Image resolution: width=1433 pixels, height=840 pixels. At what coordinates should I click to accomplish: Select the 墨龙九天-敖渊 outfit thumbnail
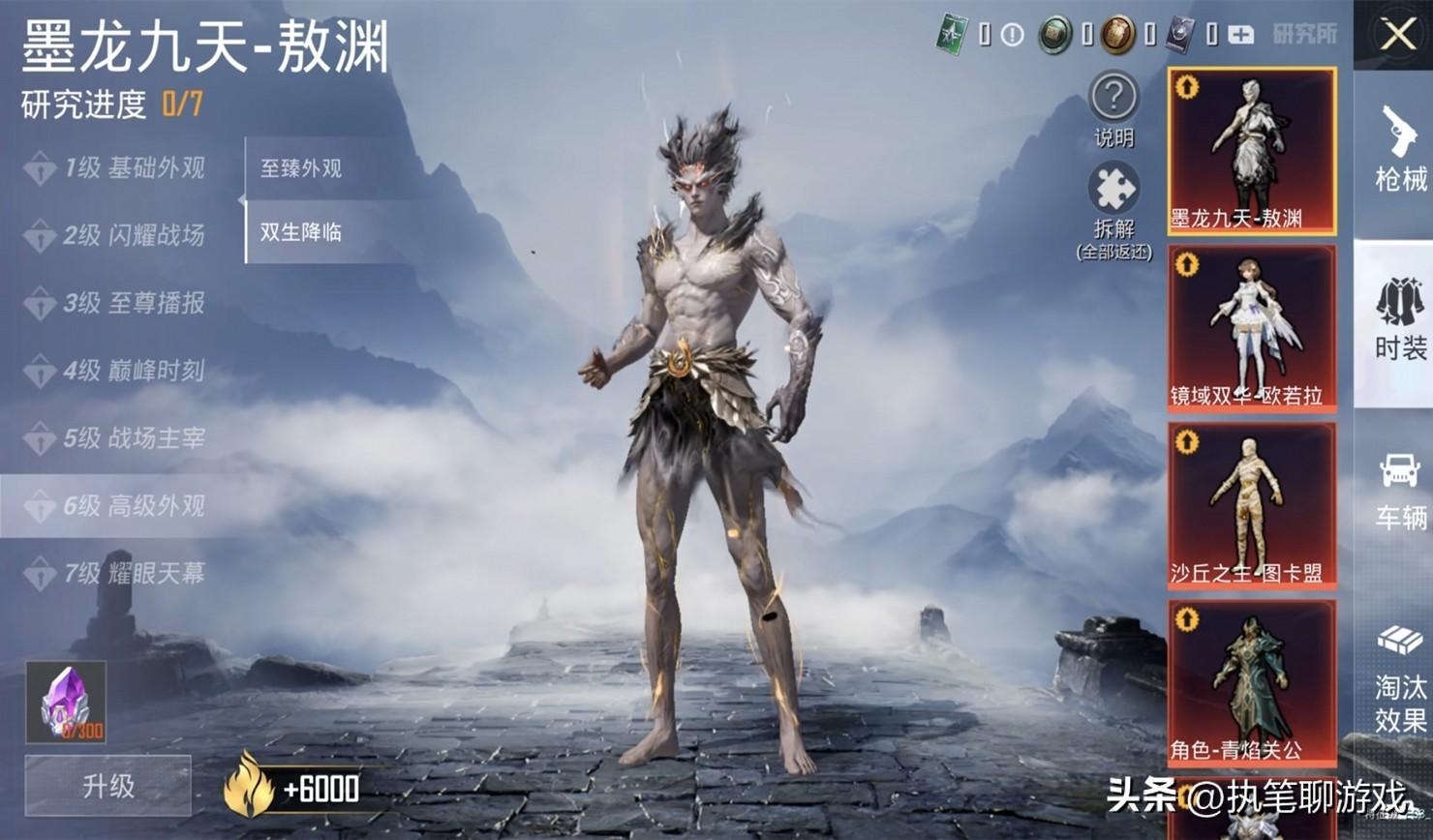click(x=1251, y=151)
